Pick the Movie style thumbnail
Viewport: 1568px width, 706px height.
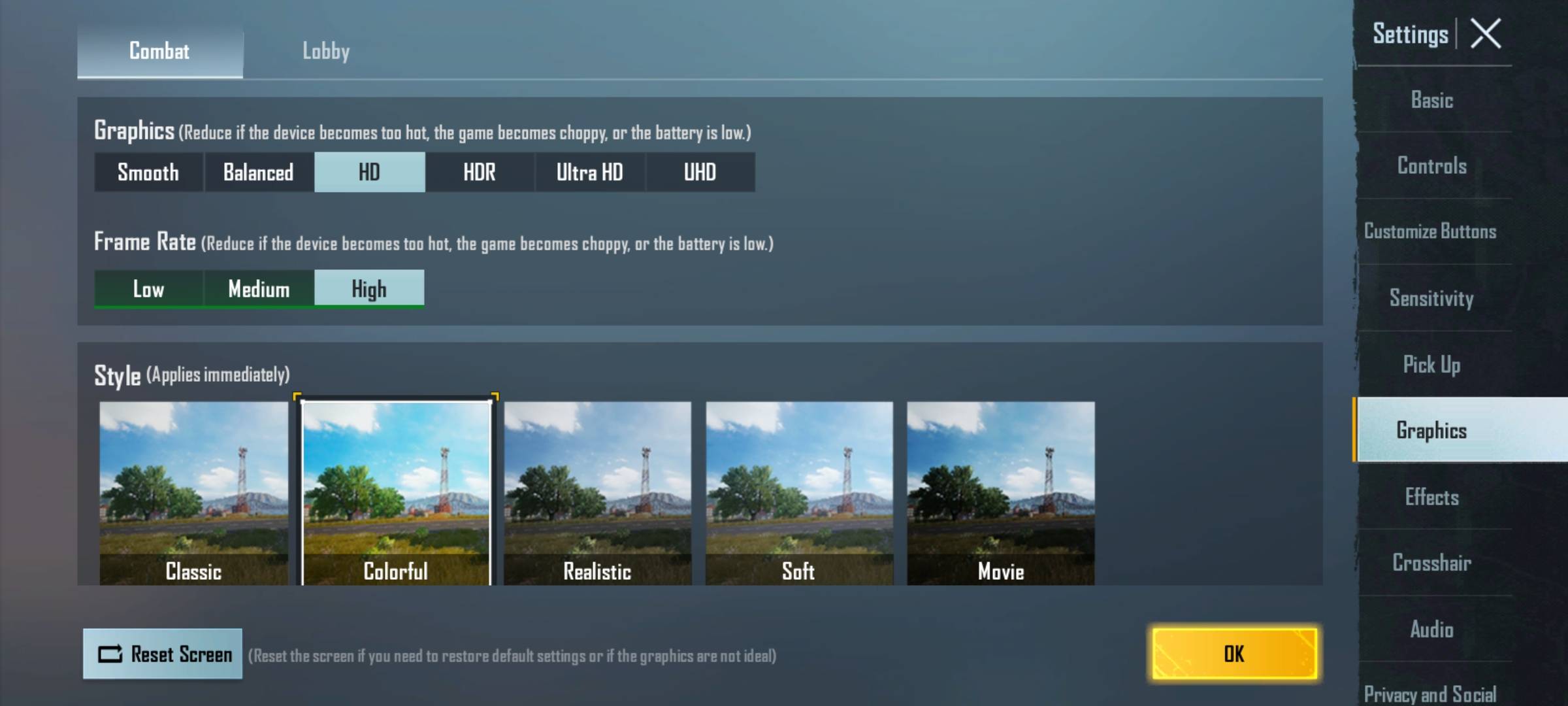pyautogui.click(x=1000, y=492)
